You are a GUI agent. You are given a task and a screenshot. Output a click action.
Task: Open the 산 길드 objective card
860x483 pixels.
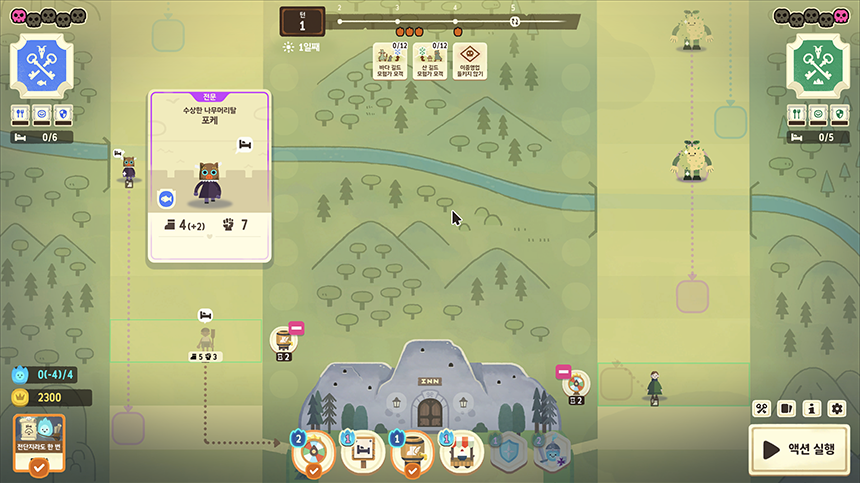coord(431,62)
